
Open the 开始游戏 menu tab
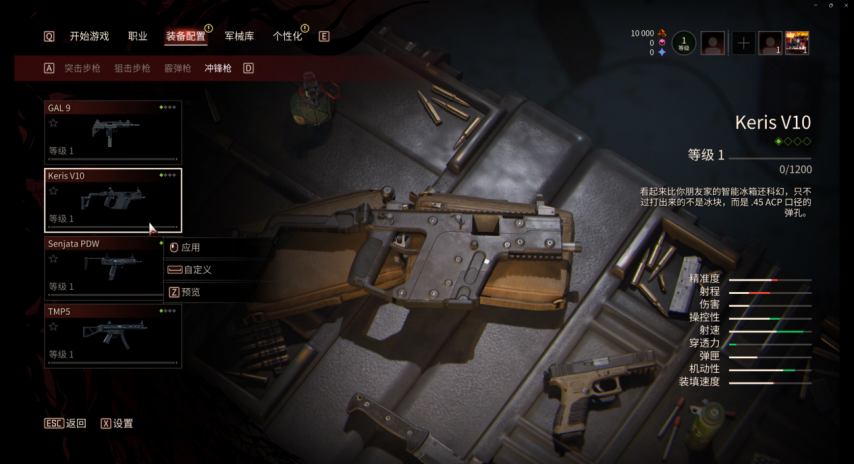[x=89, y=36]
